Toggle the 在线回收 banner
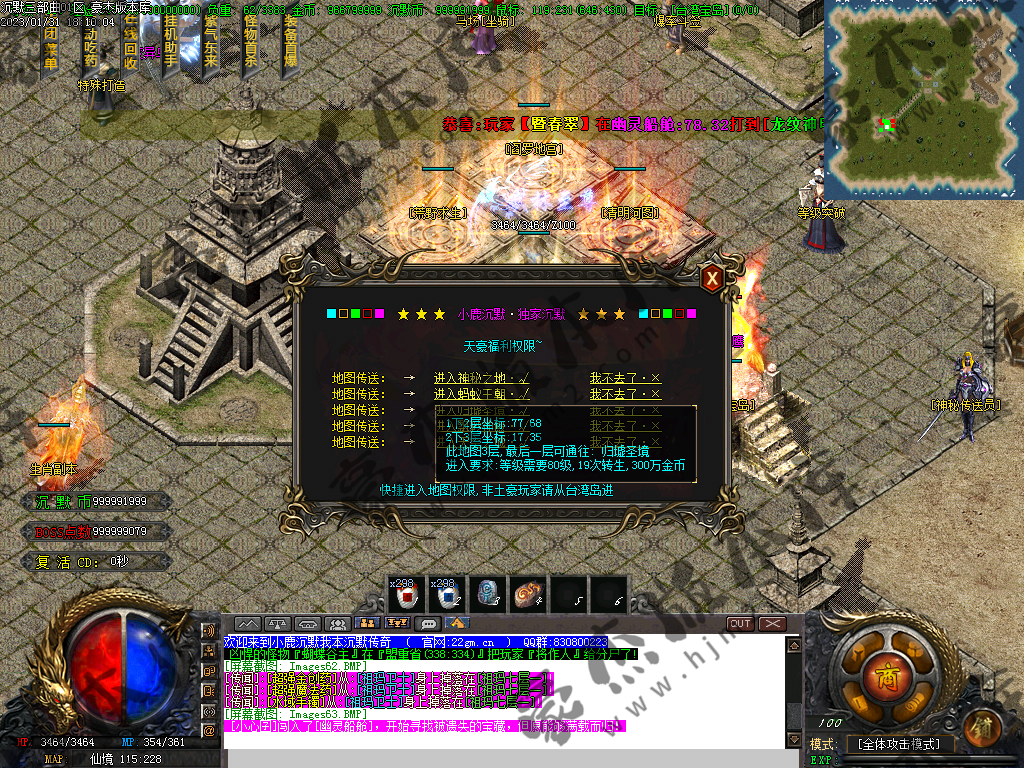The width and height of the screenshot is (1024, 768). pyautogui.click(x=131, y=45)
